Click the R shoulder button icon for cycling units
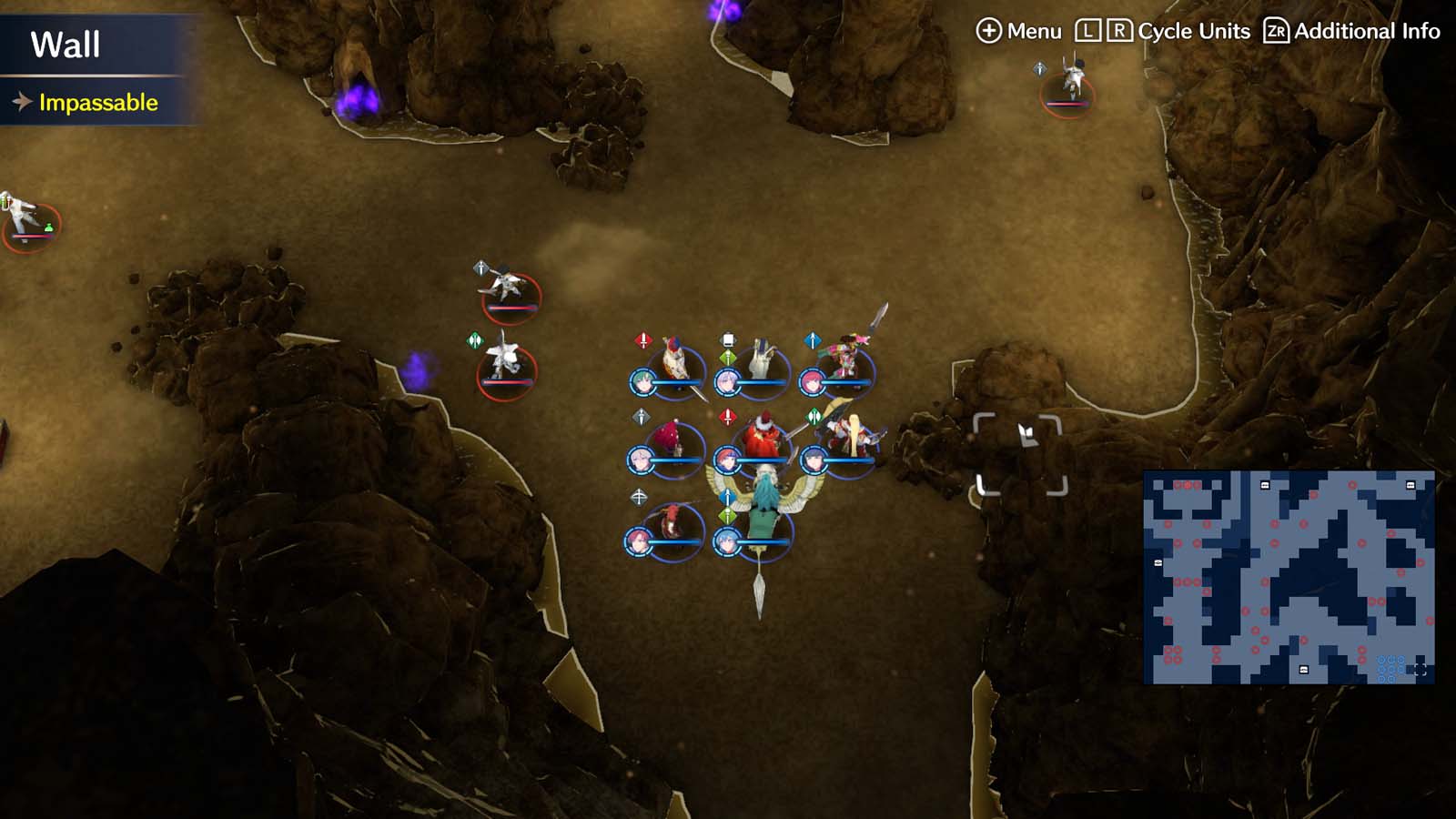The width and height of the screenshot is (1456, 819). (1119, 31)
